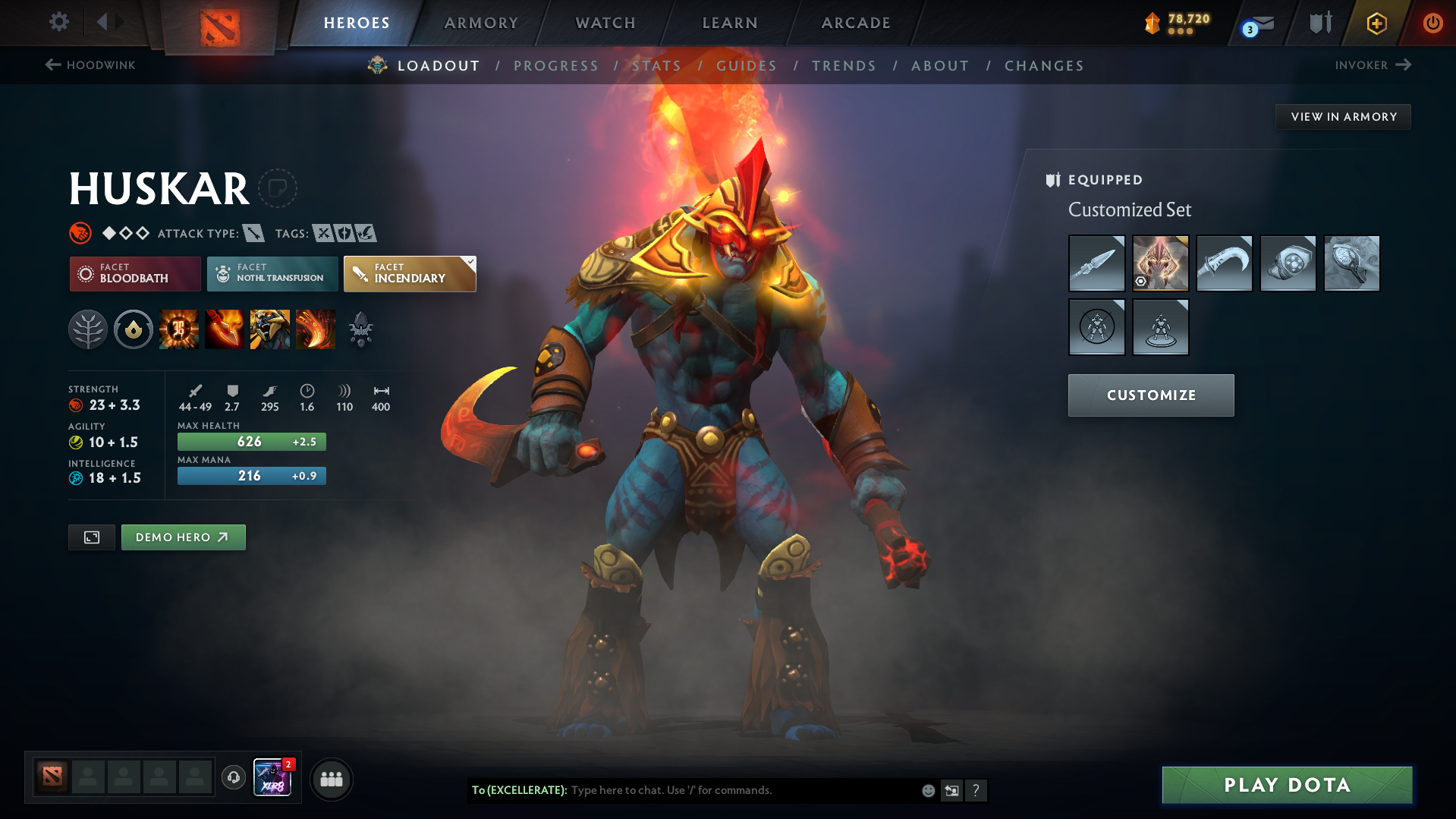View the Burning Spear ability icon
The width and height of the screenshot is (1456, 819).
click(x=225, y=329)
